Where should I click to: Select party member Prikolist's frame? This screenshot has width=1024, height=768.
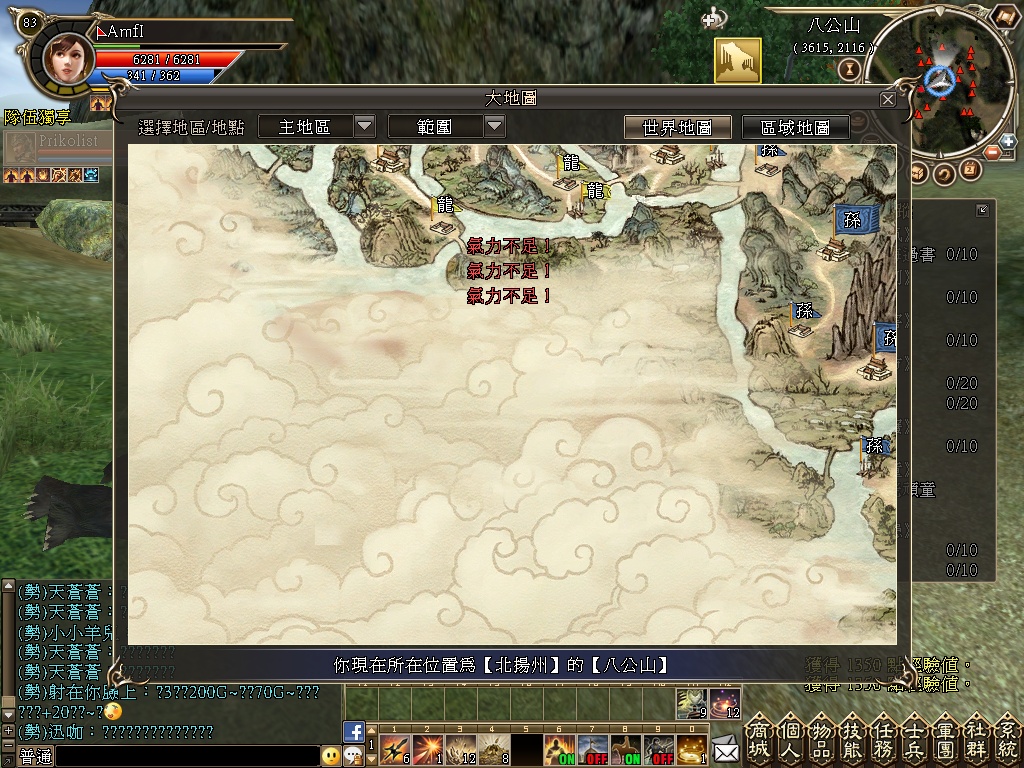coord(58,147)
